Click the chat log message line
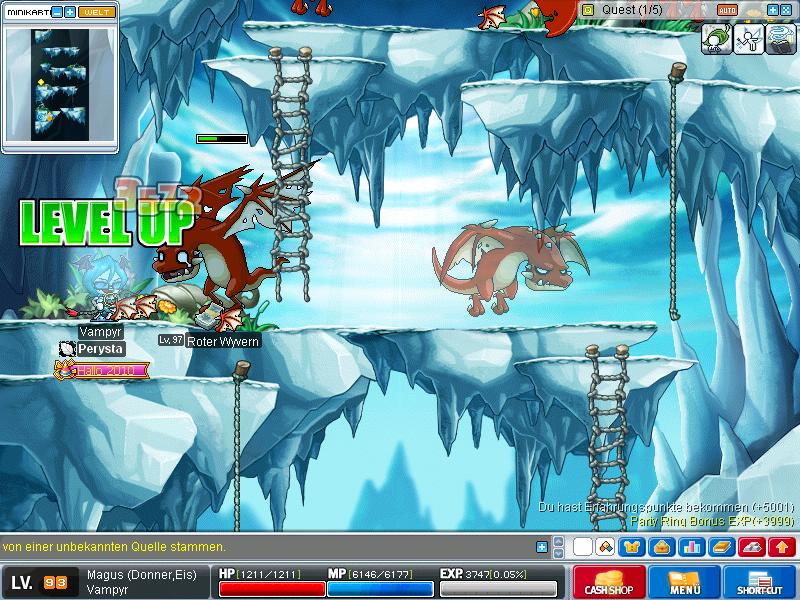The height and width of the screenshot is (600, 800). (115, 547)
